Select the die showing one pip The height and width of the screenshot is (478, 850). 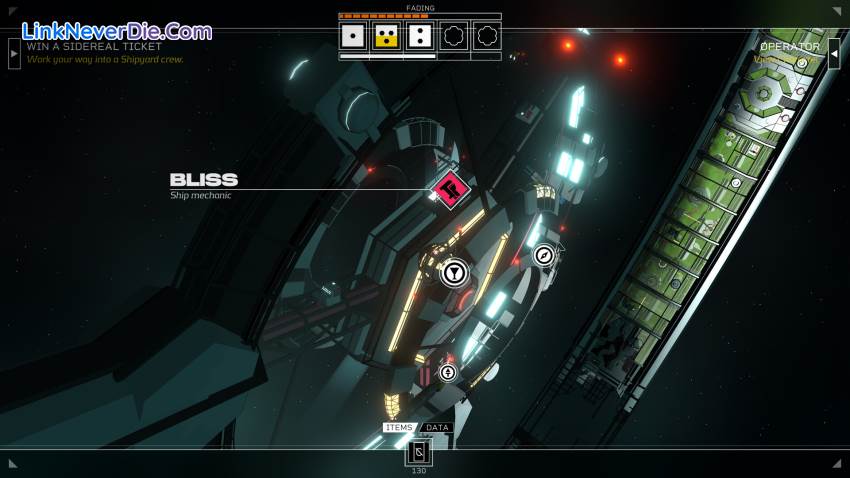coord(352,37)
